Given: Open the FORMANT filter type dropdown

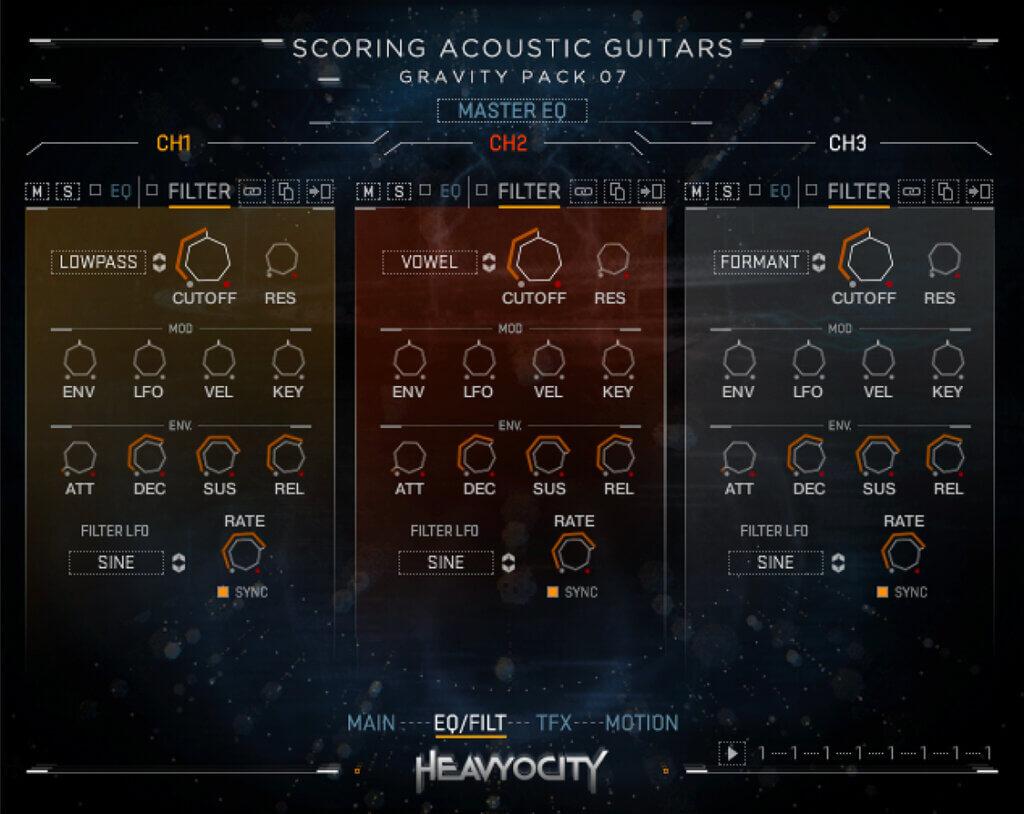Looking at the screenshot, I should point(760,262).
